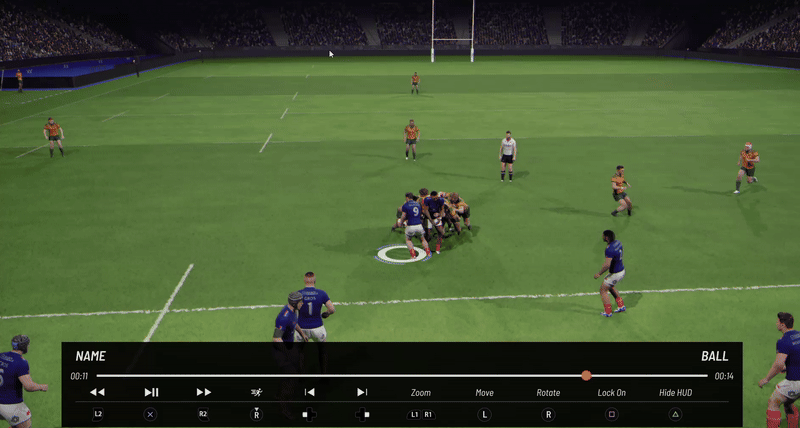Fast-forward the replay
800x428 pixels.
click(203, 392)
